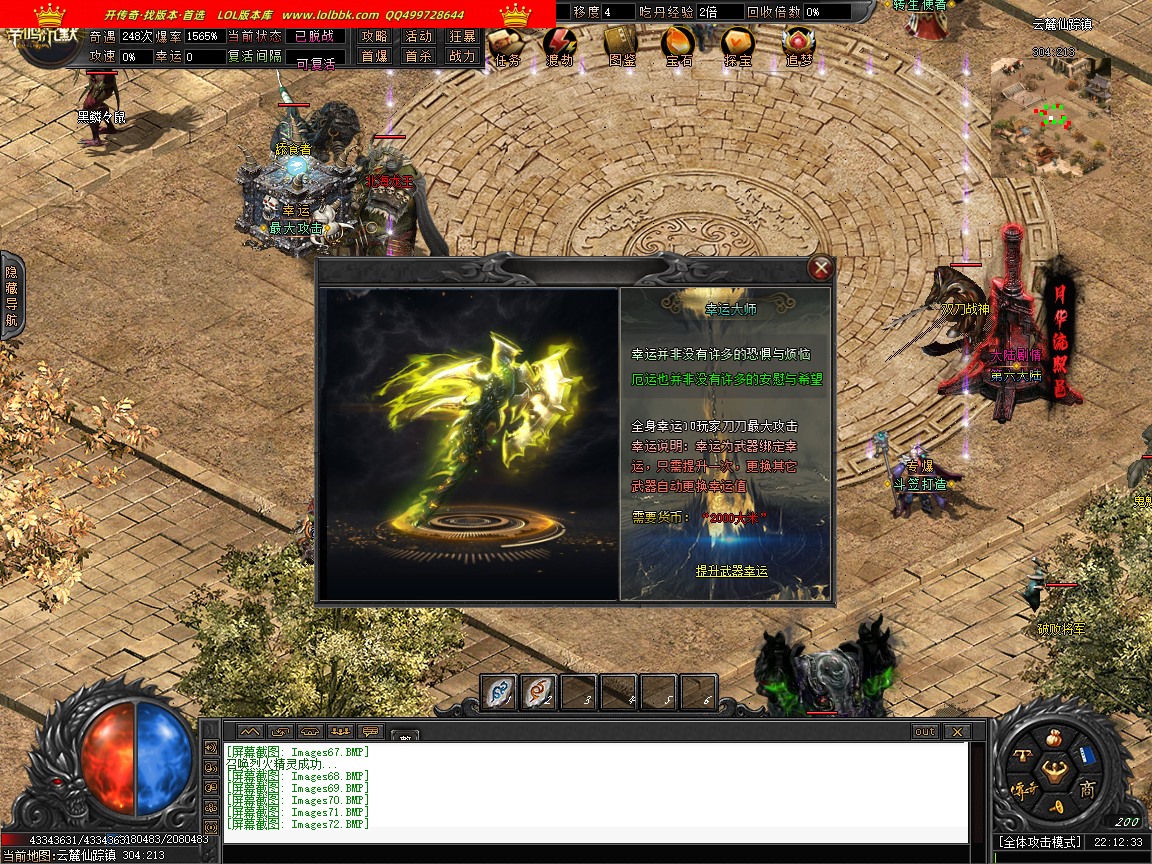Open the 任务 quest icon

[507, 45]
